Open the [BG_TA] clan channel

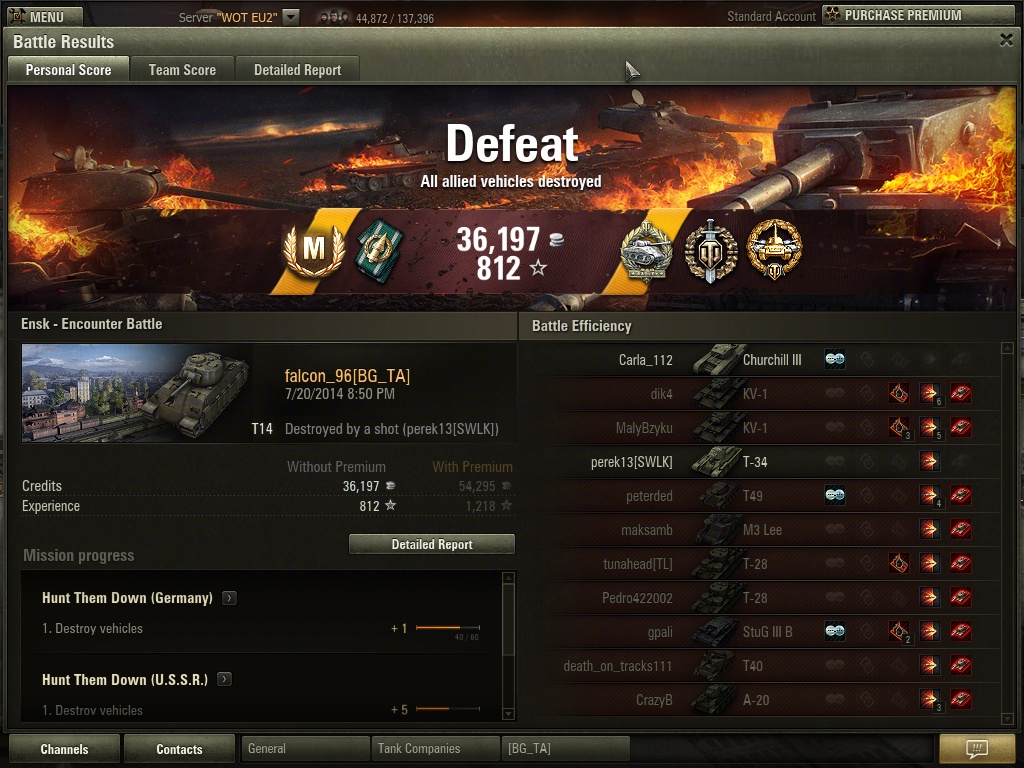tap(565, 748)
